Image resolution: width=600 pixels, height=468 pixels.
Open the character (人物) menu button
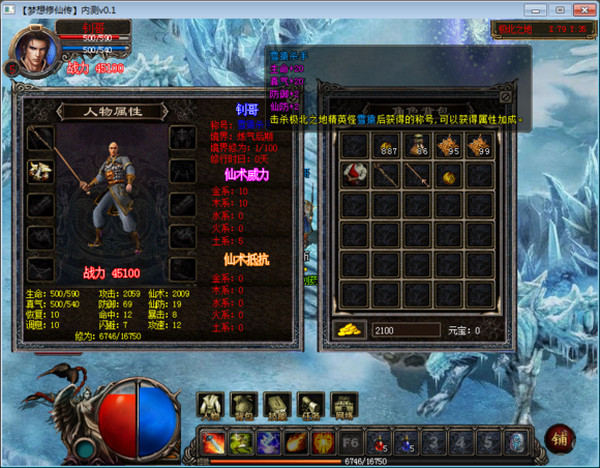(x=211, y=404)
